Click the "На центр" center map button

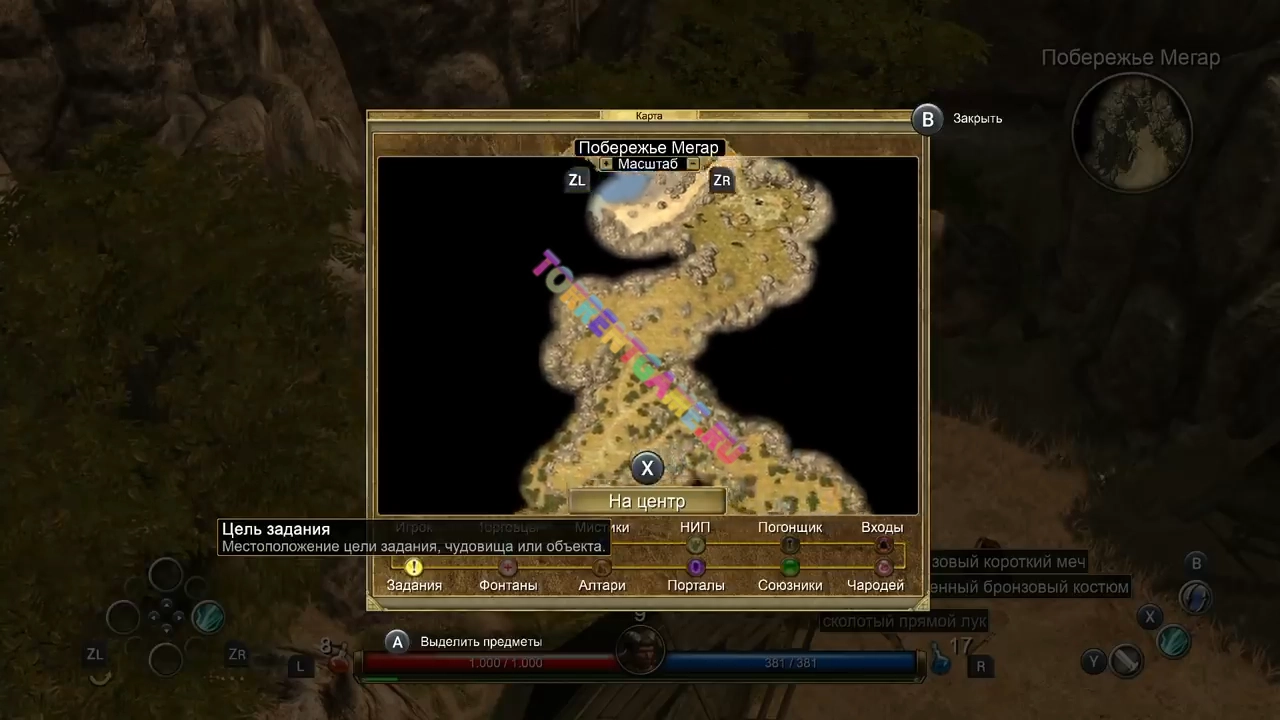(647, 501)
